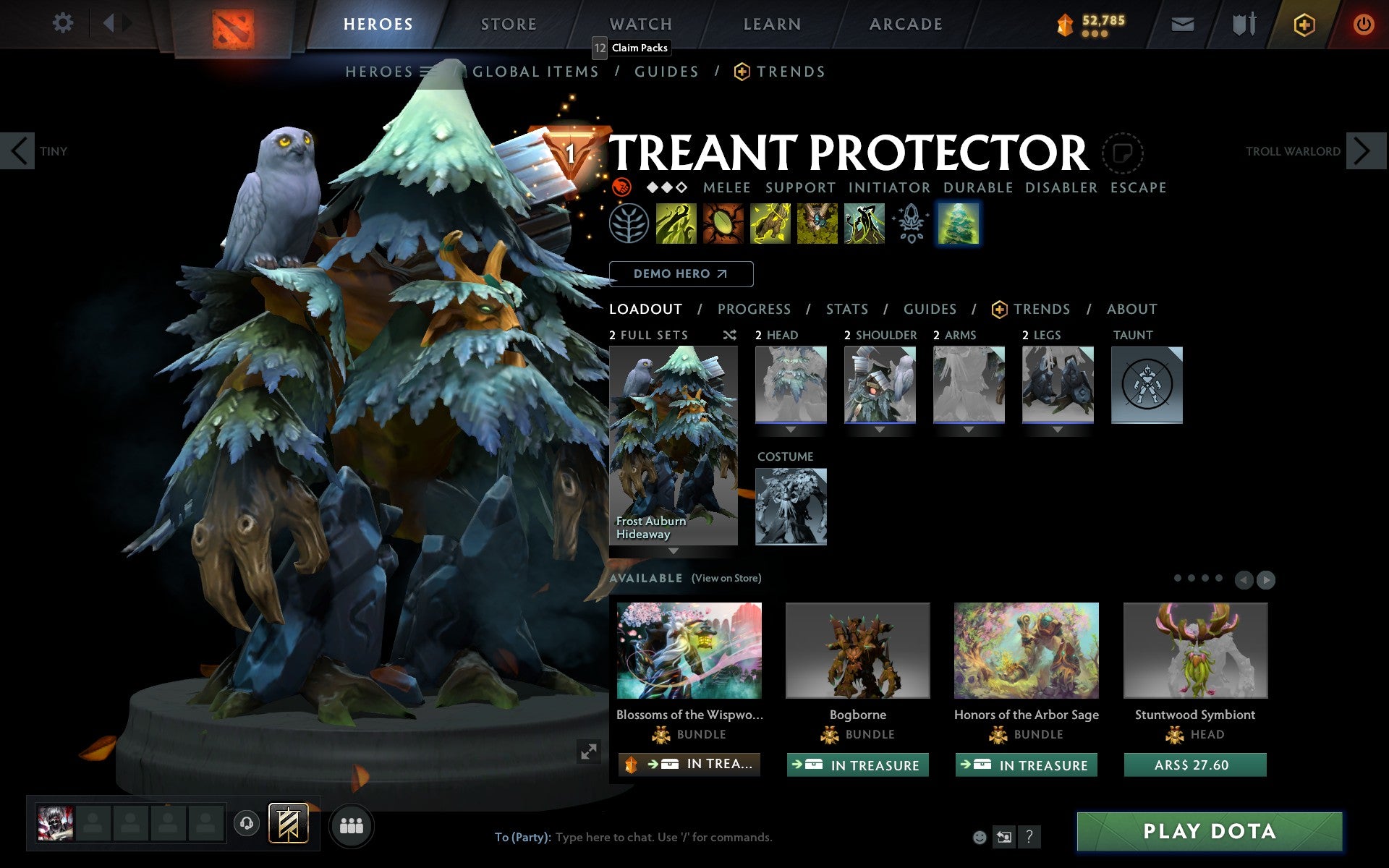View the Leech Seed ability icon
Screen dimensions: 1389x868
(x=724, y=225)
